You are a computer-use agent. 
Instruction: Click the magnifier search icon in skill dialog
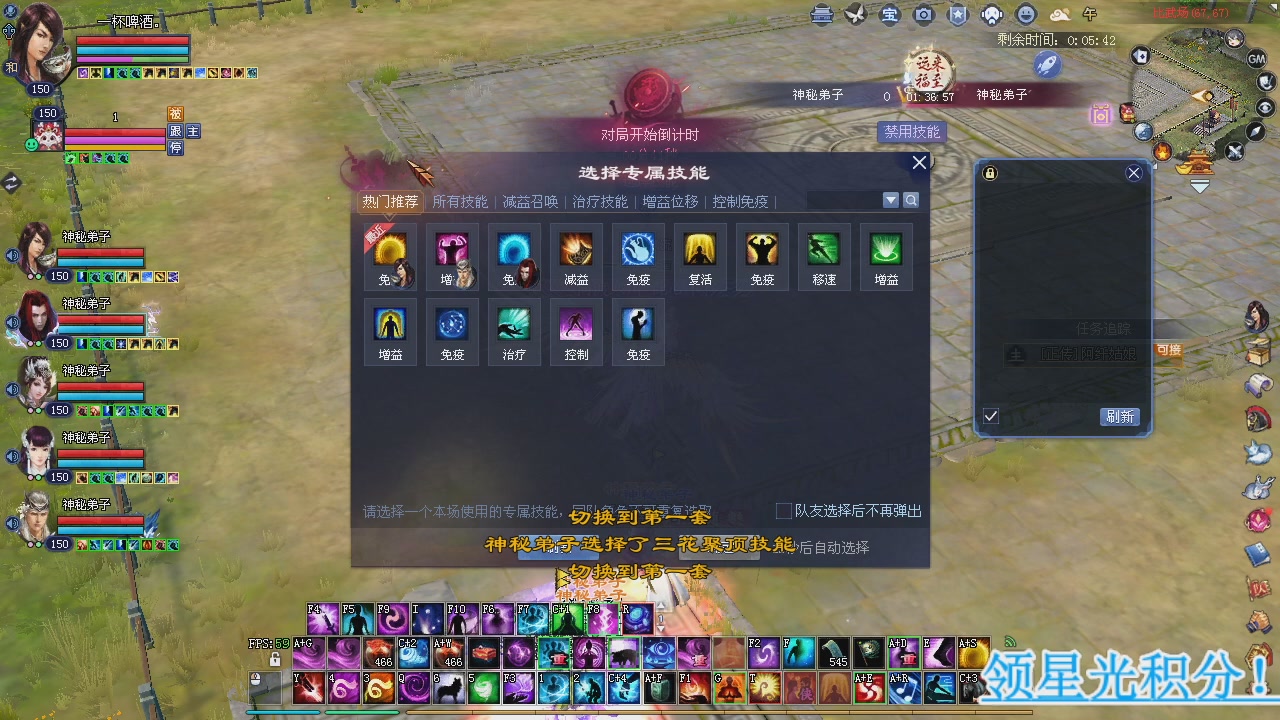[x=910, y=200]
